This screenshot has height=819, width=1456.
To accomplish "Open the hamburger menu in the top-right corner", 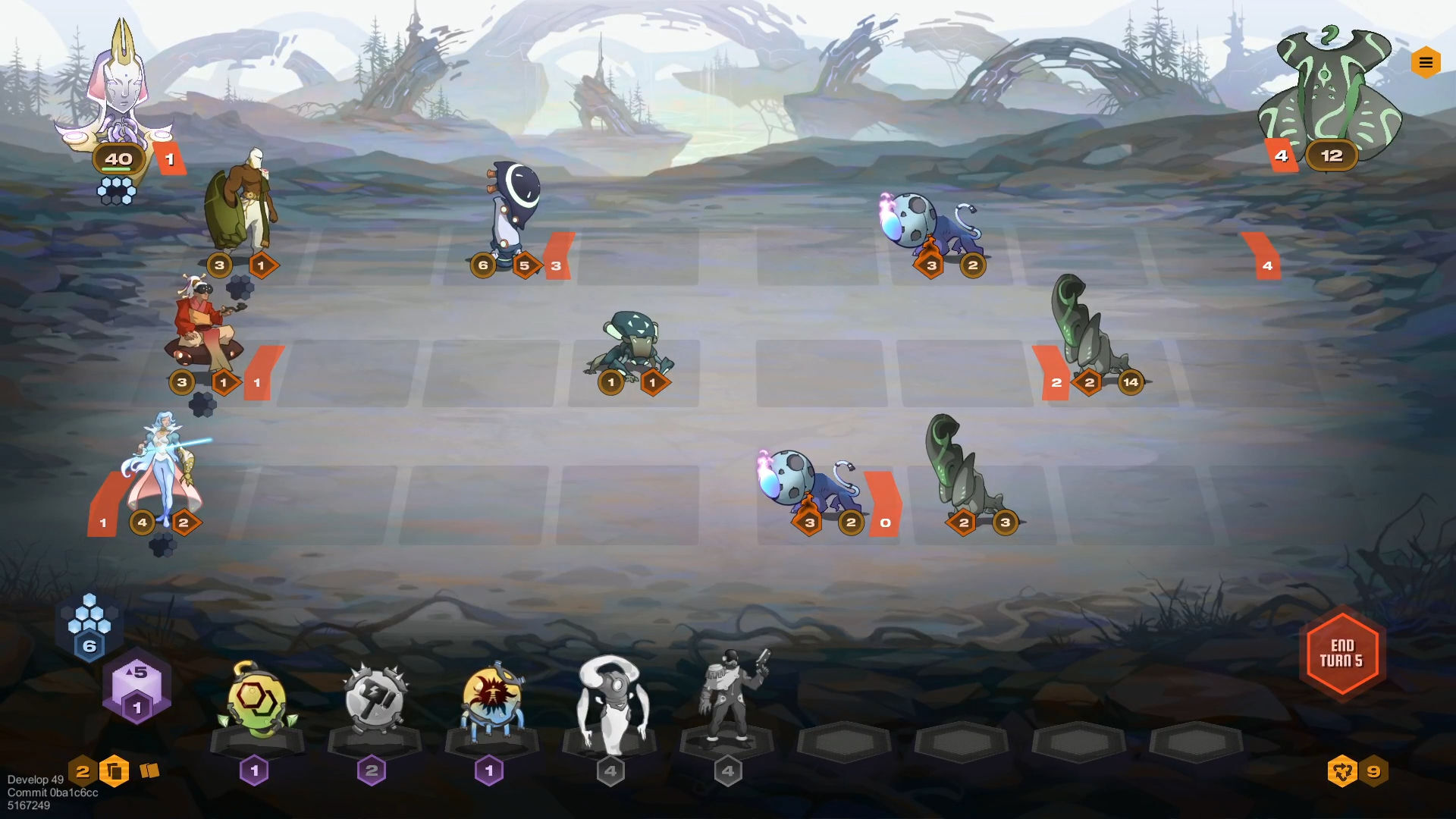I will point(1426,63).
